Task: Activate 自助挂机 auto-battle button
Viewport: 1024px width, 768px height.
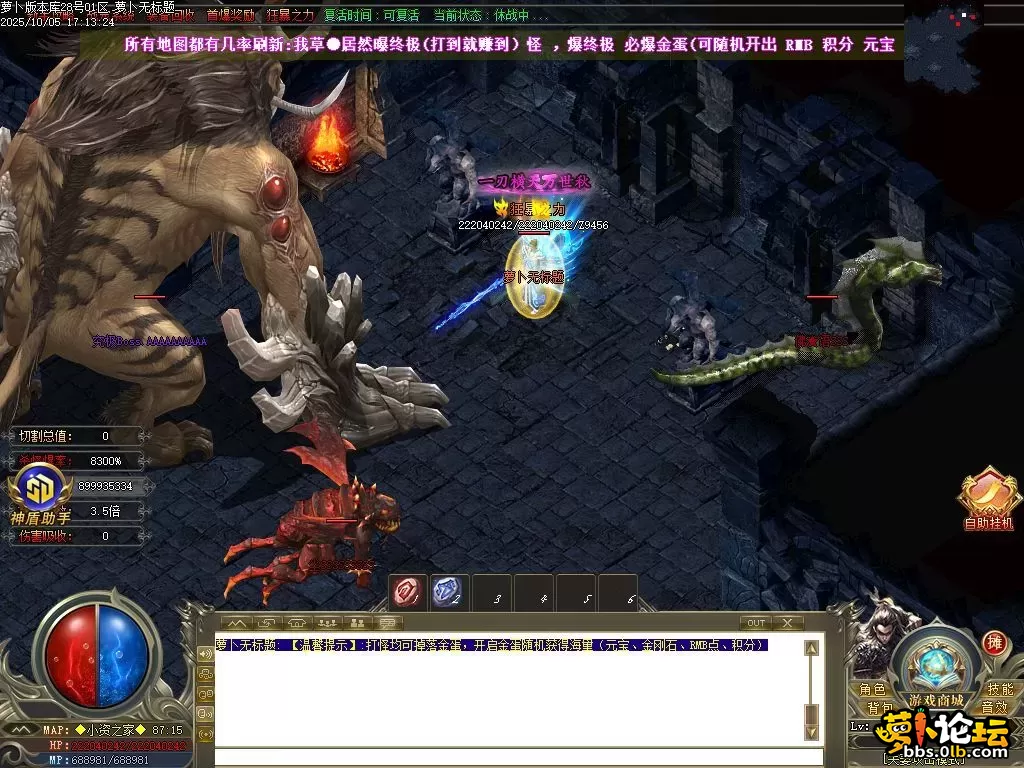Action: 987,496
